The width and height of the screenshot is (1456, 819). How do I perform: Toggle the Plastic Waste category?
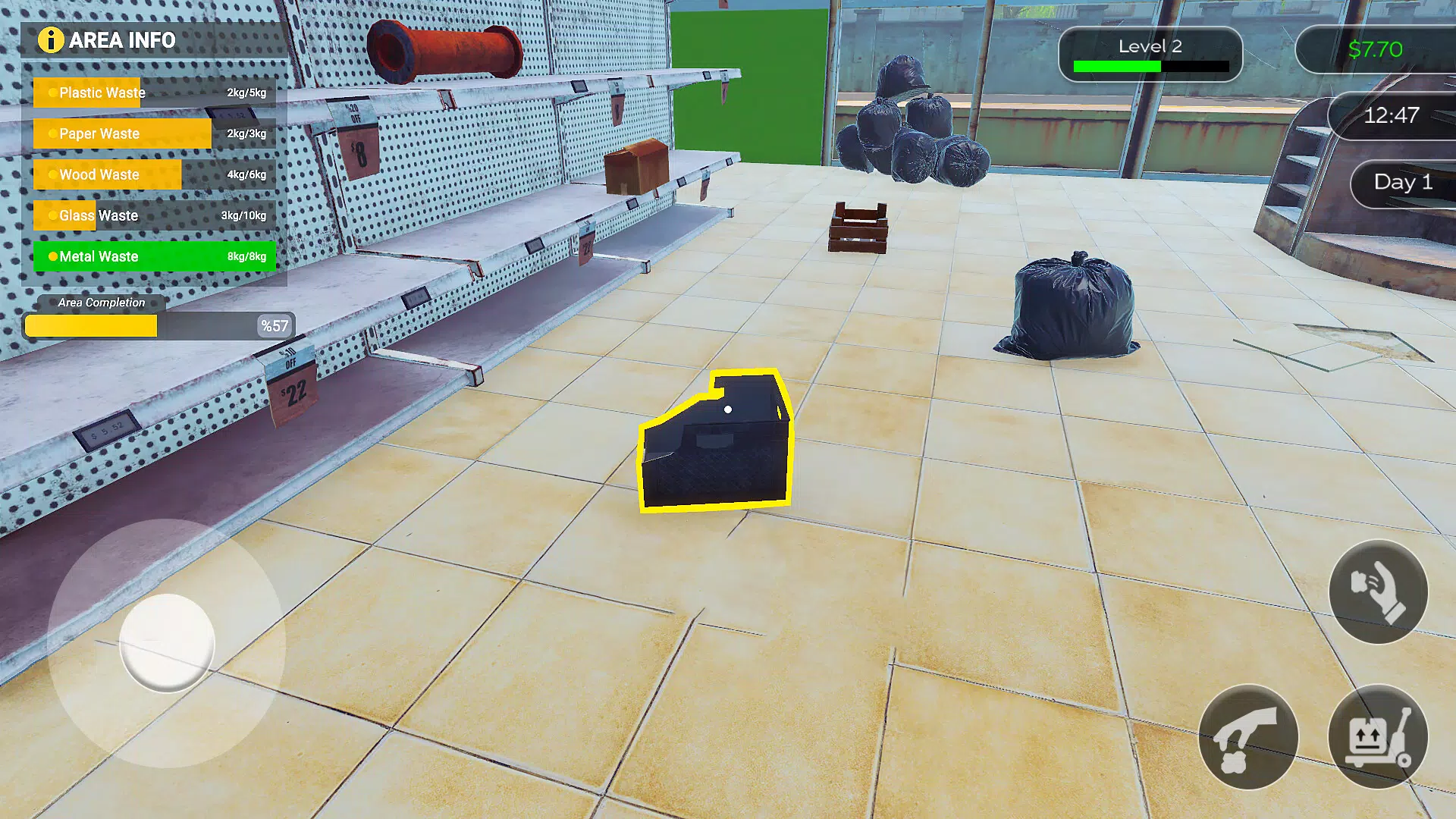click(x=102, y=93)
